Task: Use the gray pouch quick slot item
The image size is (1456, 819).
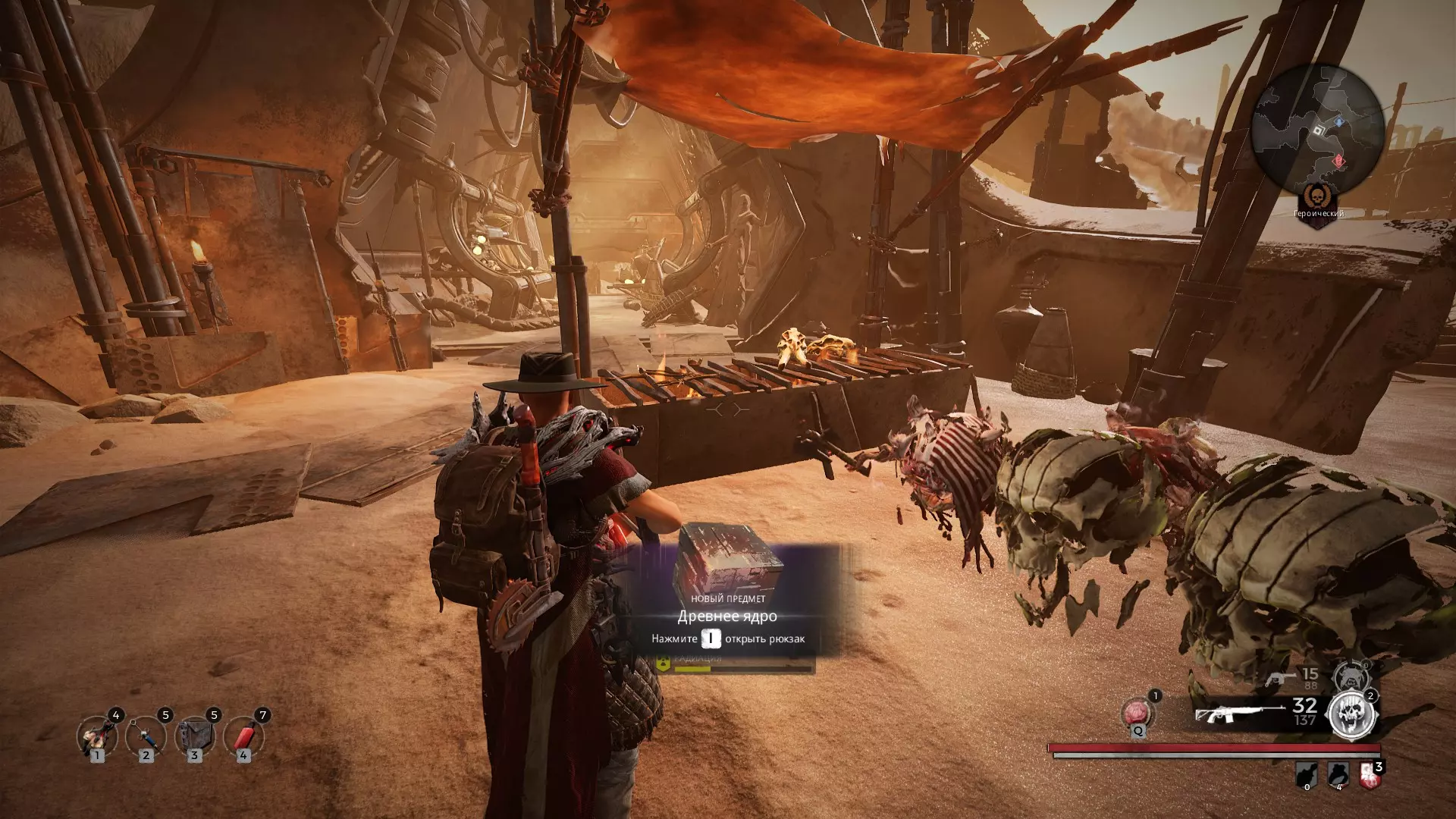Action: [x=194, y=735]
